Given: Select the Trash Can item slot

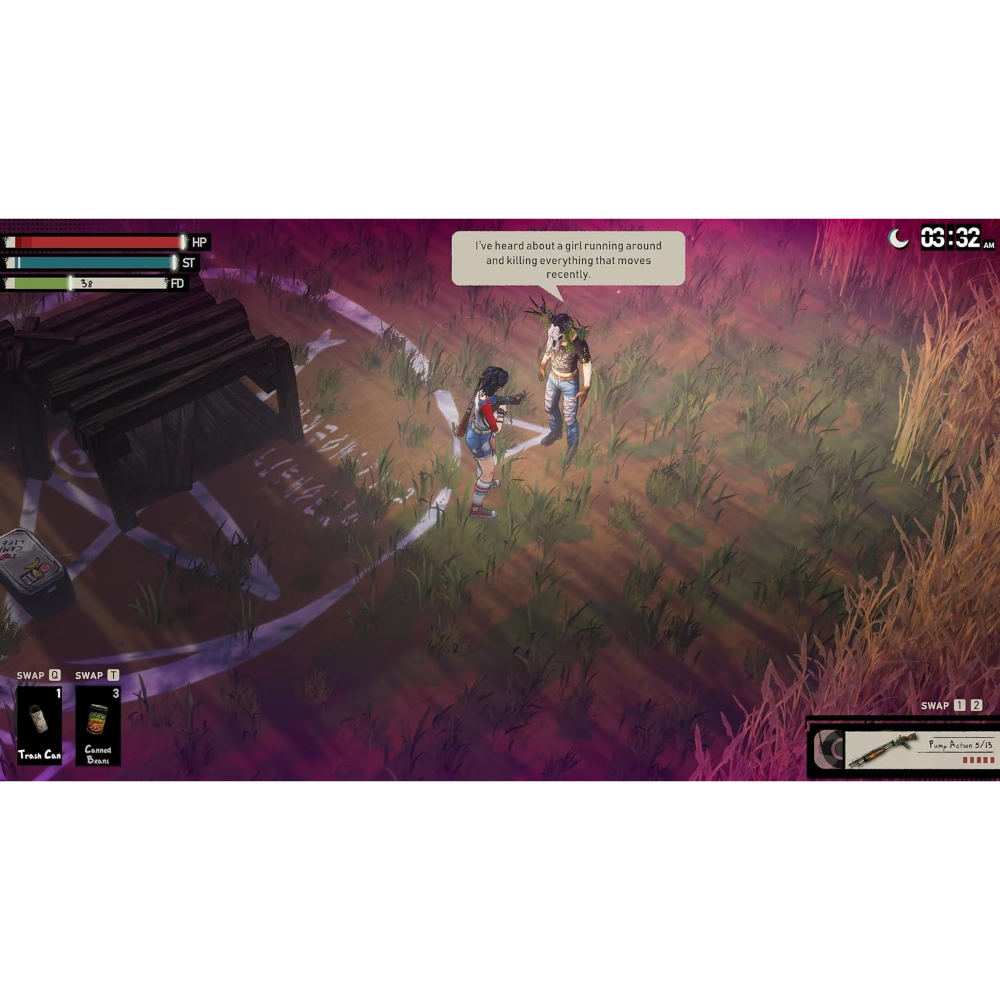Looking at the screenshot, I should pyautogui.click(x=39, y=725).
